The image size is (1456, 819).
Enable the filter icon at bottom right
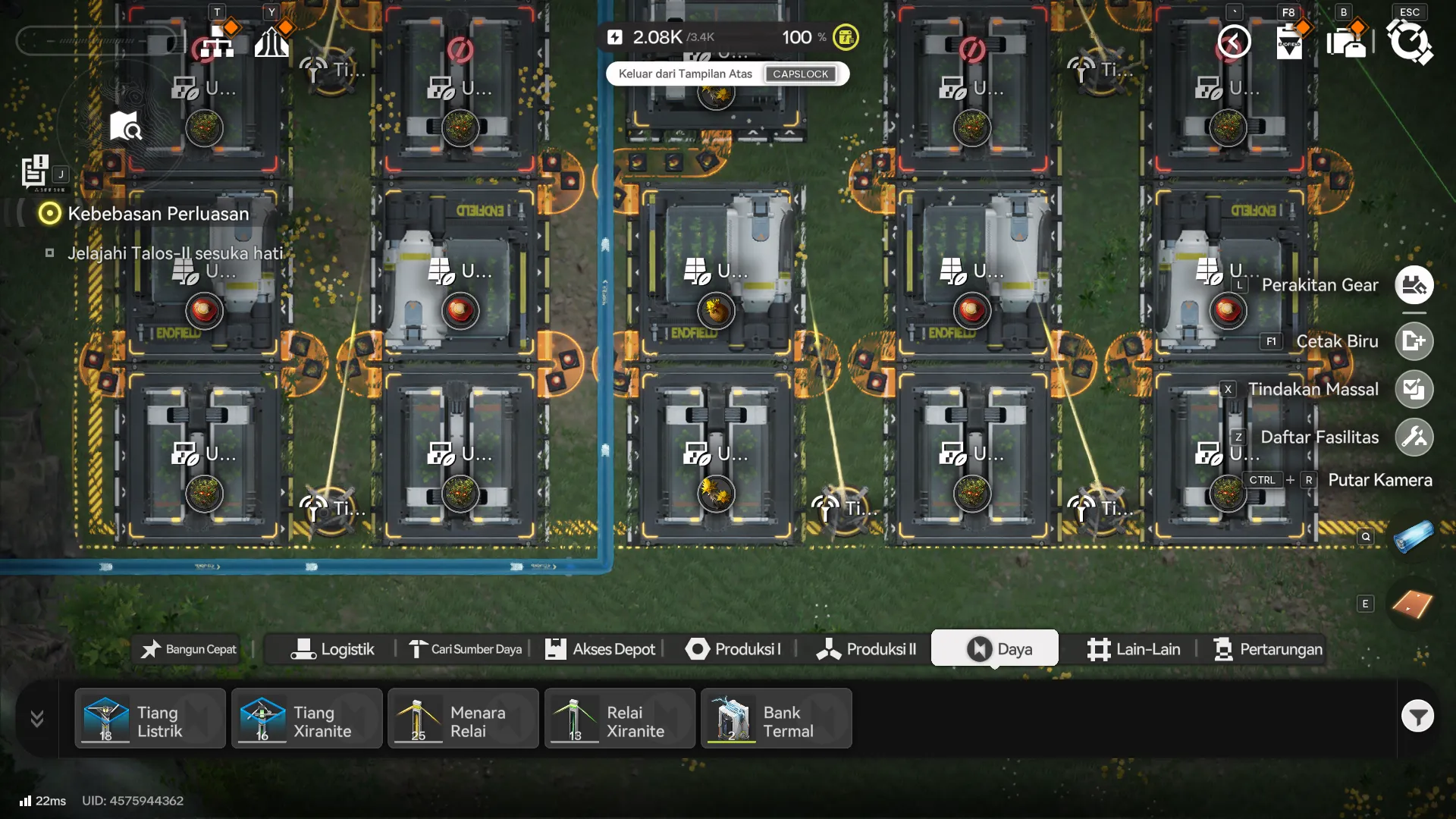pyautogui.click(x=1418, y=716)
